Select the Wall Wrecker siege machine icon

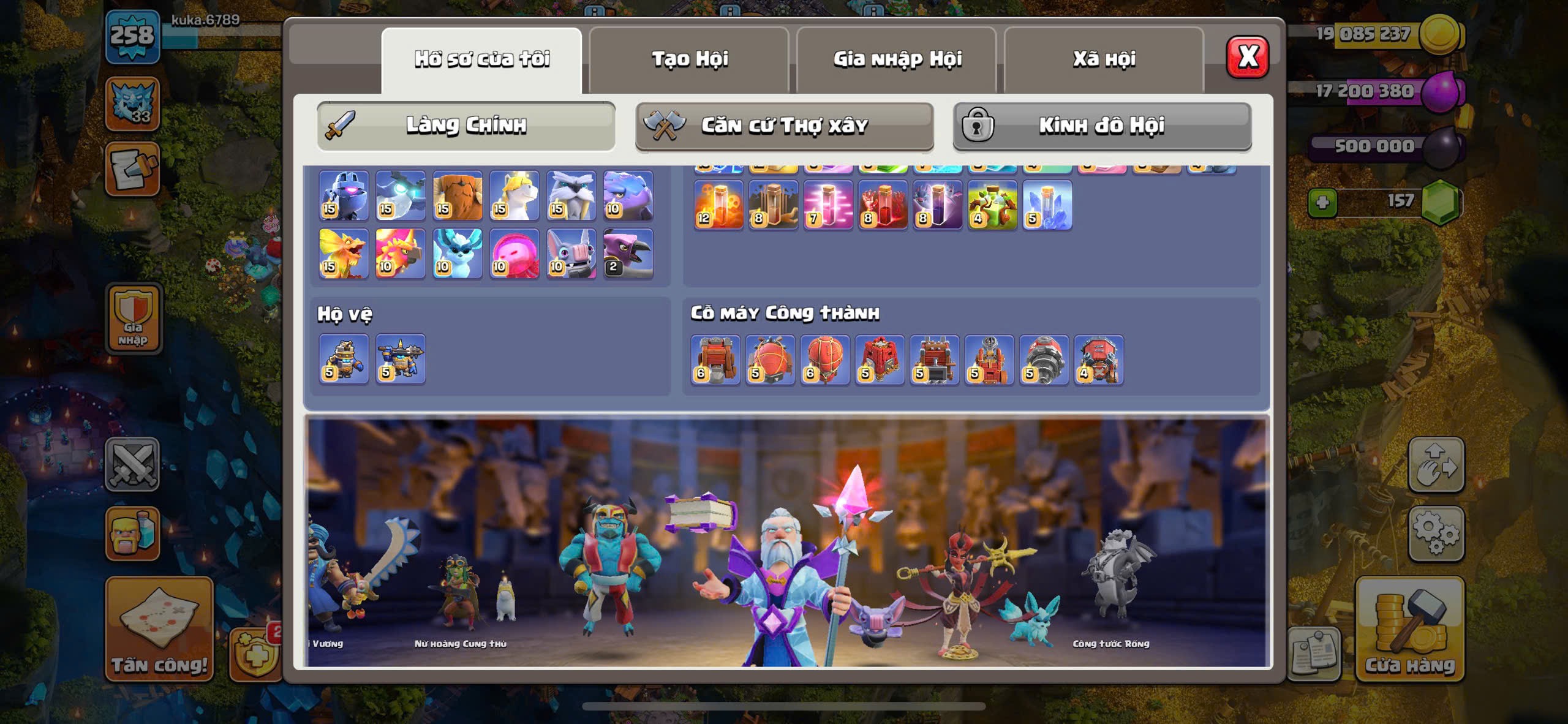coord(715,360)
